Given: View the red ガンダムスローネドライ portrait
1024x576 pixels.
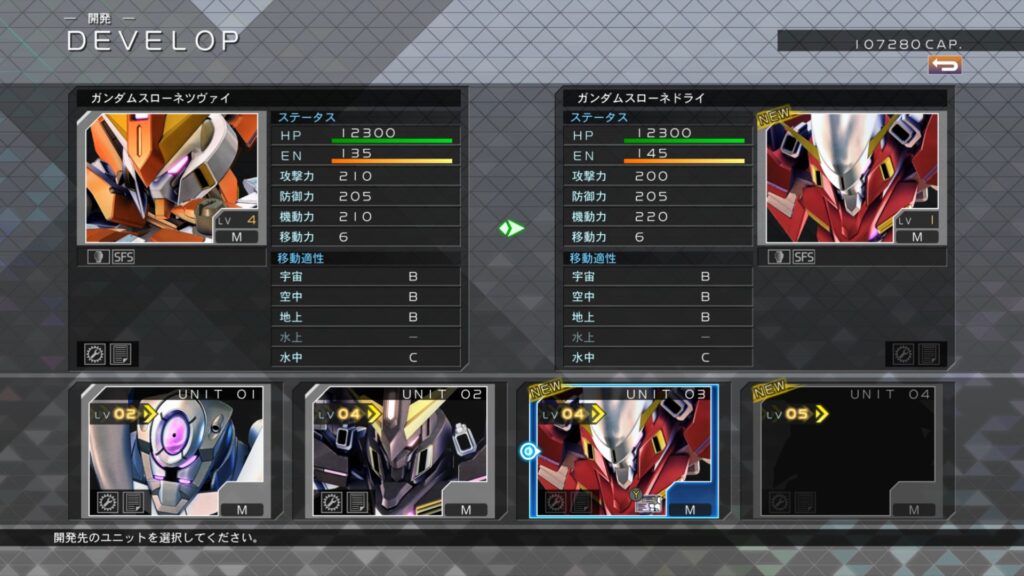Looking at the screenshot, I should 852,178.
